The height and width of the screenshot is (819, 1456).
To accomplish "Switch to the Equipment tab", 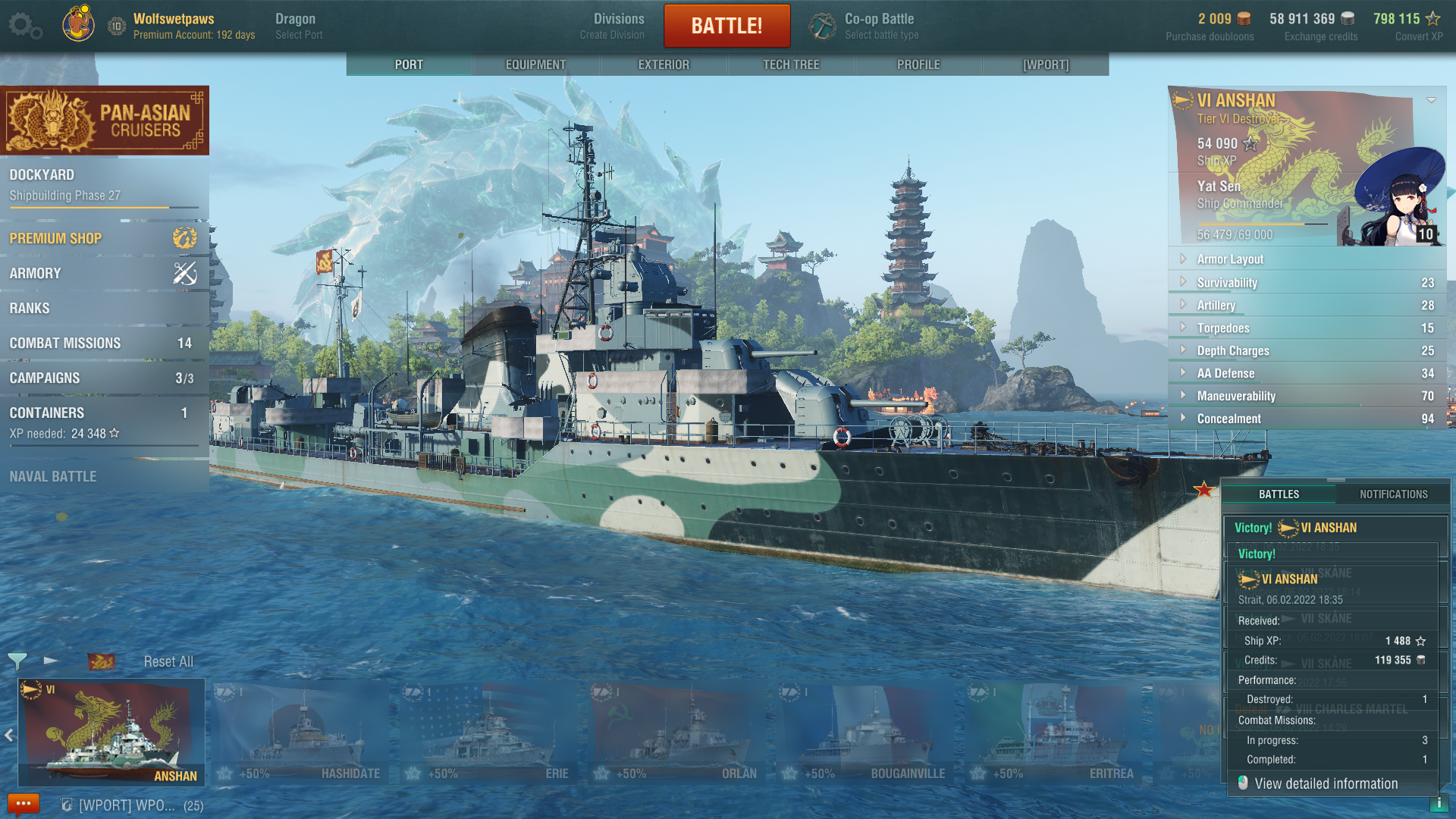I will [x=535, y=64].
